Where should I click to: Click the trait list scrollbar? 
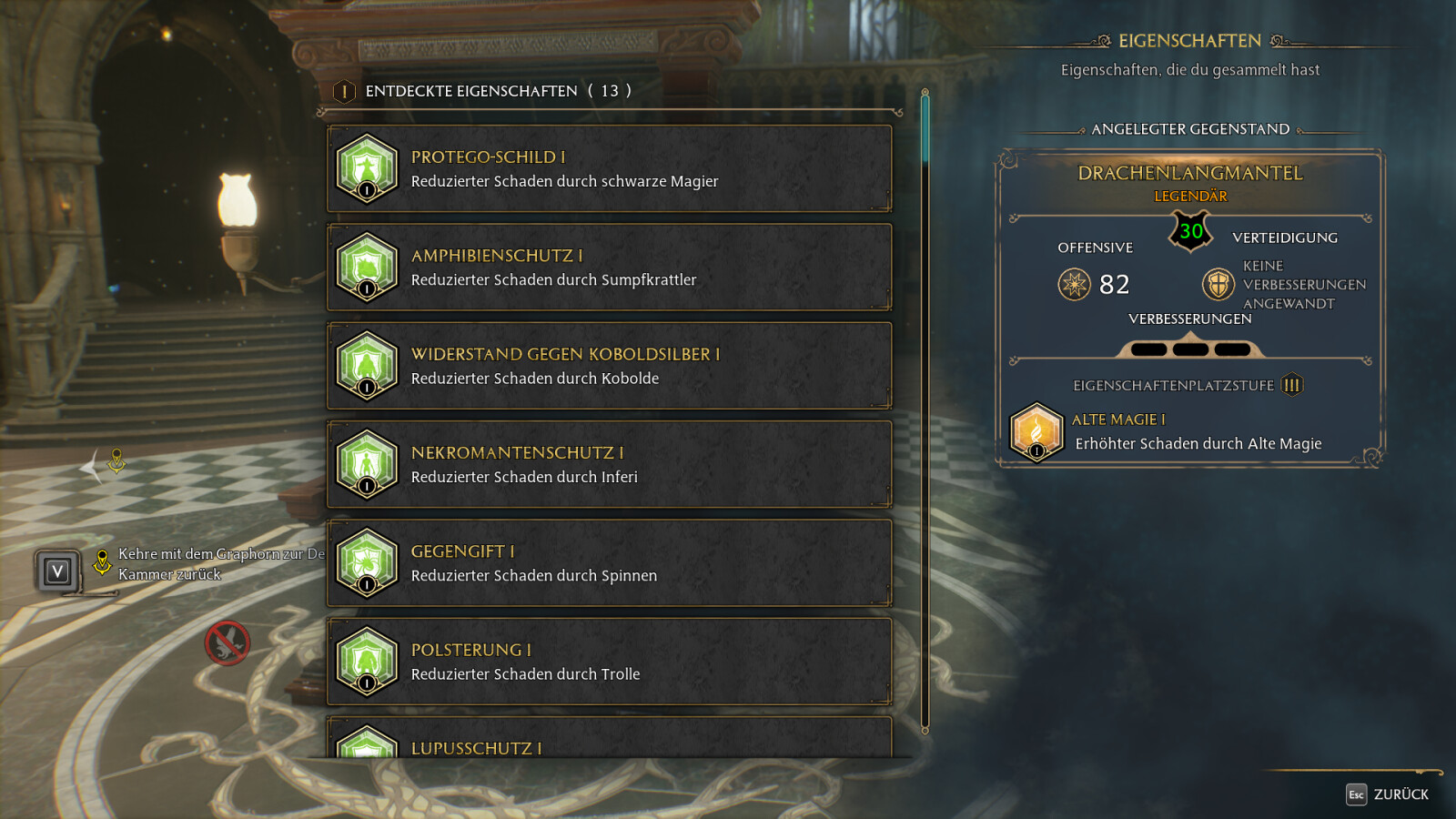tap(925, 409)
